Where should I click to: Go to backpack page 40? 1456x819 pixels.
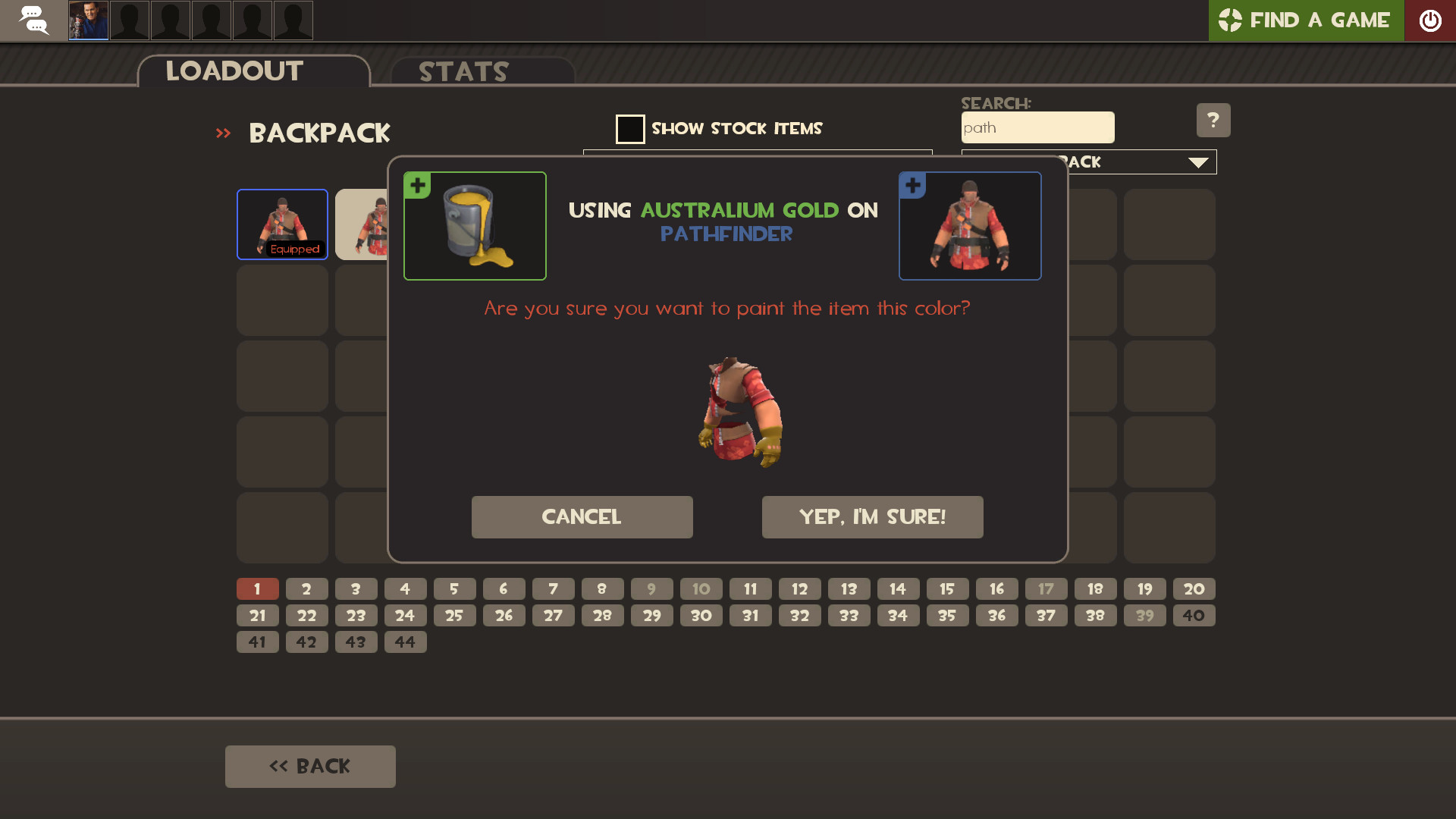point(1194,615)
